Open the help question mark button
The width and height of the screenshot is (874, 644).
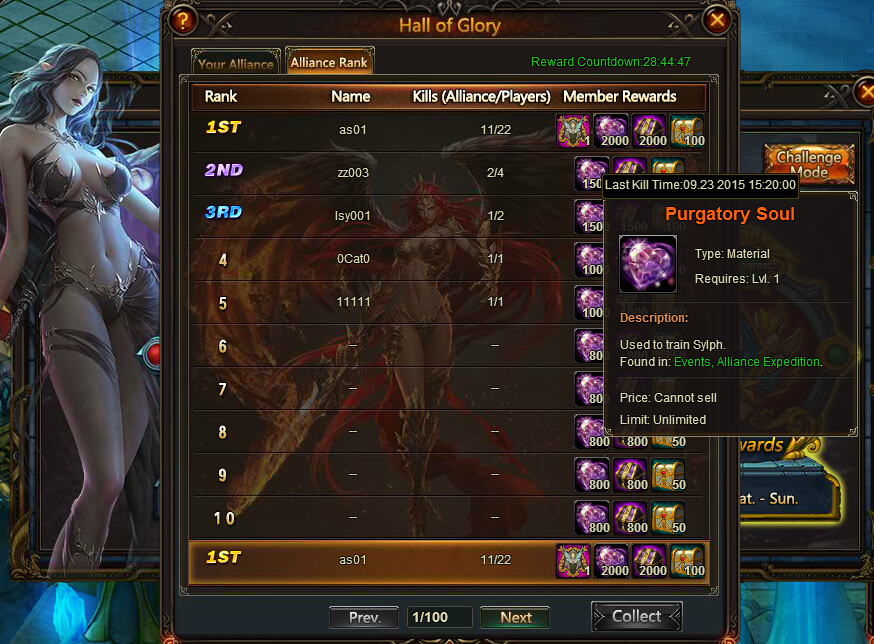[x=182, y=20]
